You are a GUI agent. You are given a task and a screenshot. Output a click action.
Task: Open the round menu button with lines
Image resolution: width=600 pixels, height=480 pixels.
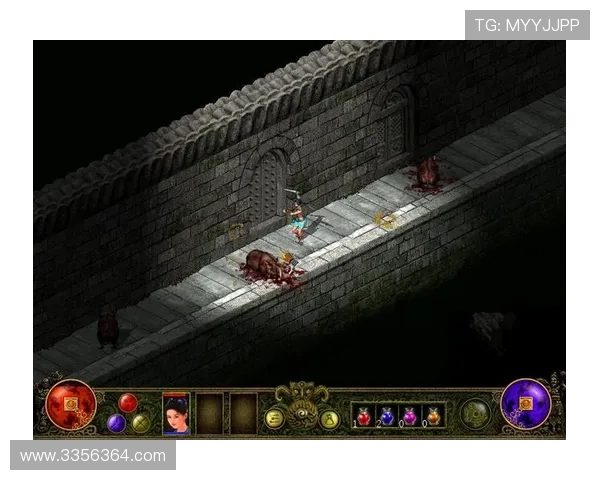(273, 419)
